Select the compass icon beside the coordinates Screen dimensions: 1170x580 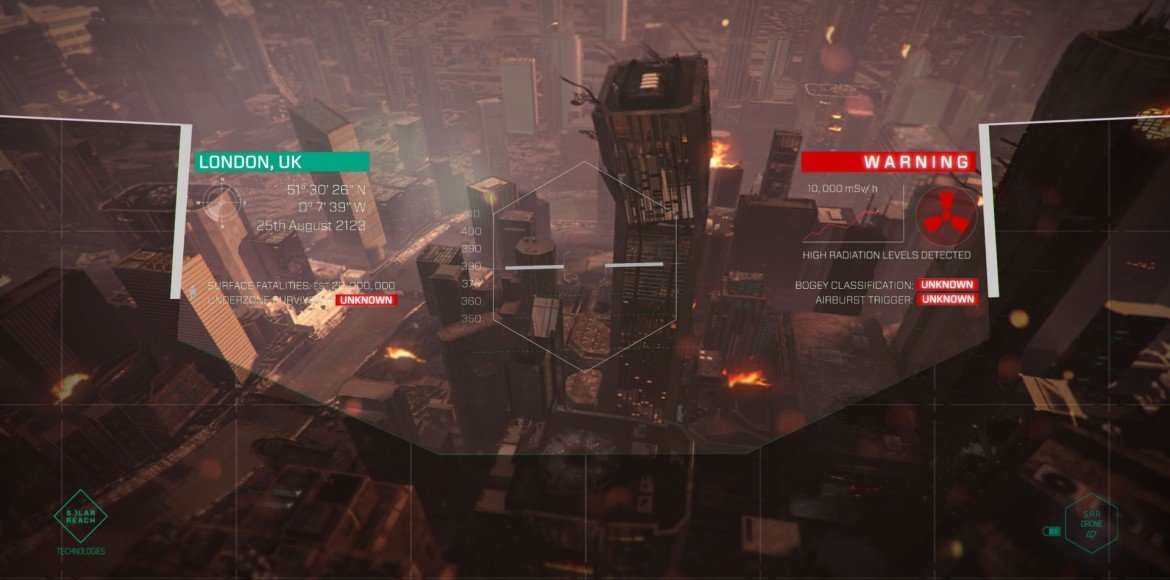(x=224, y=204)
